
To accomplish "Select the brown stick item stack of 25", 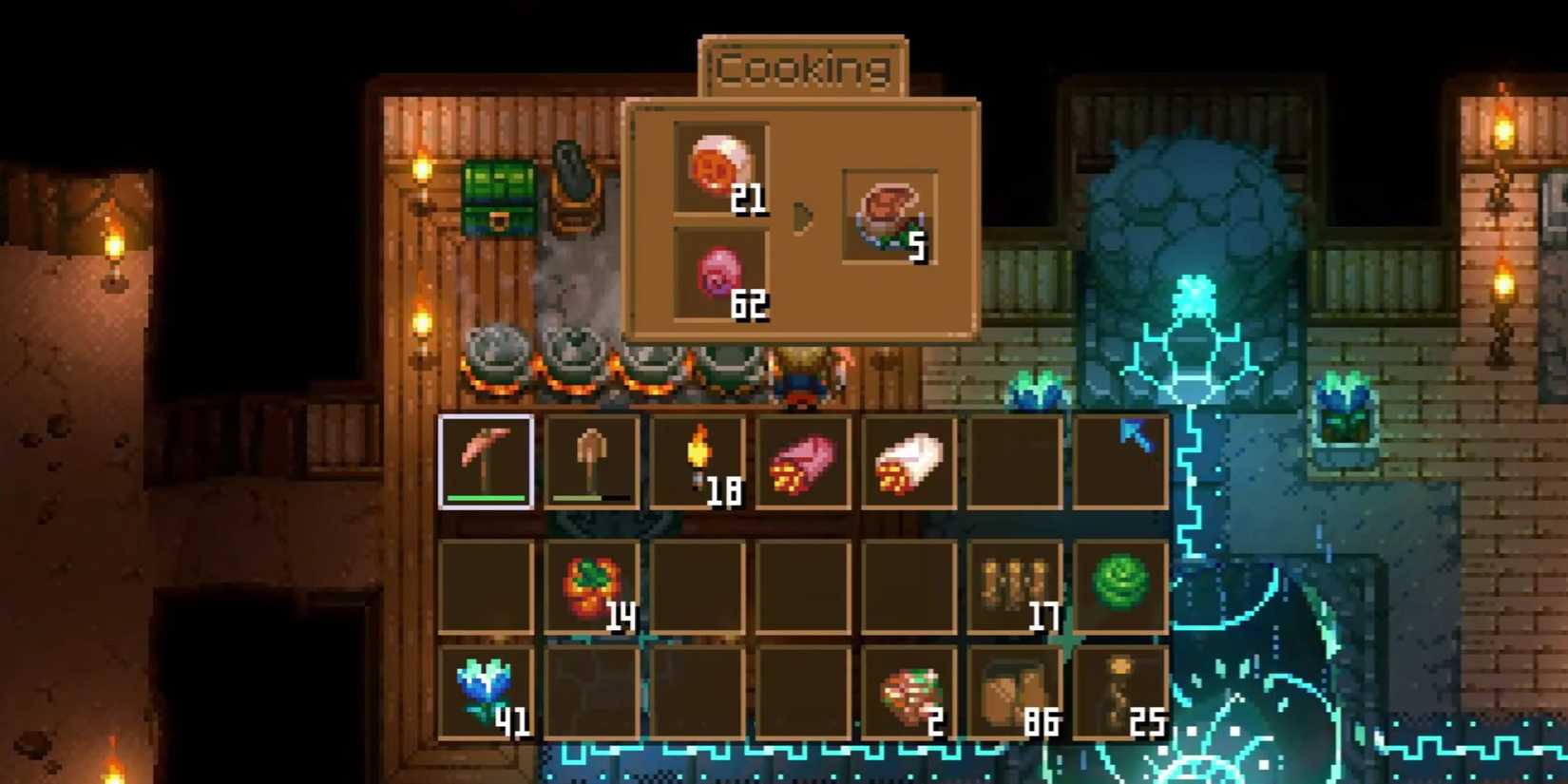I will point(1119,693).
